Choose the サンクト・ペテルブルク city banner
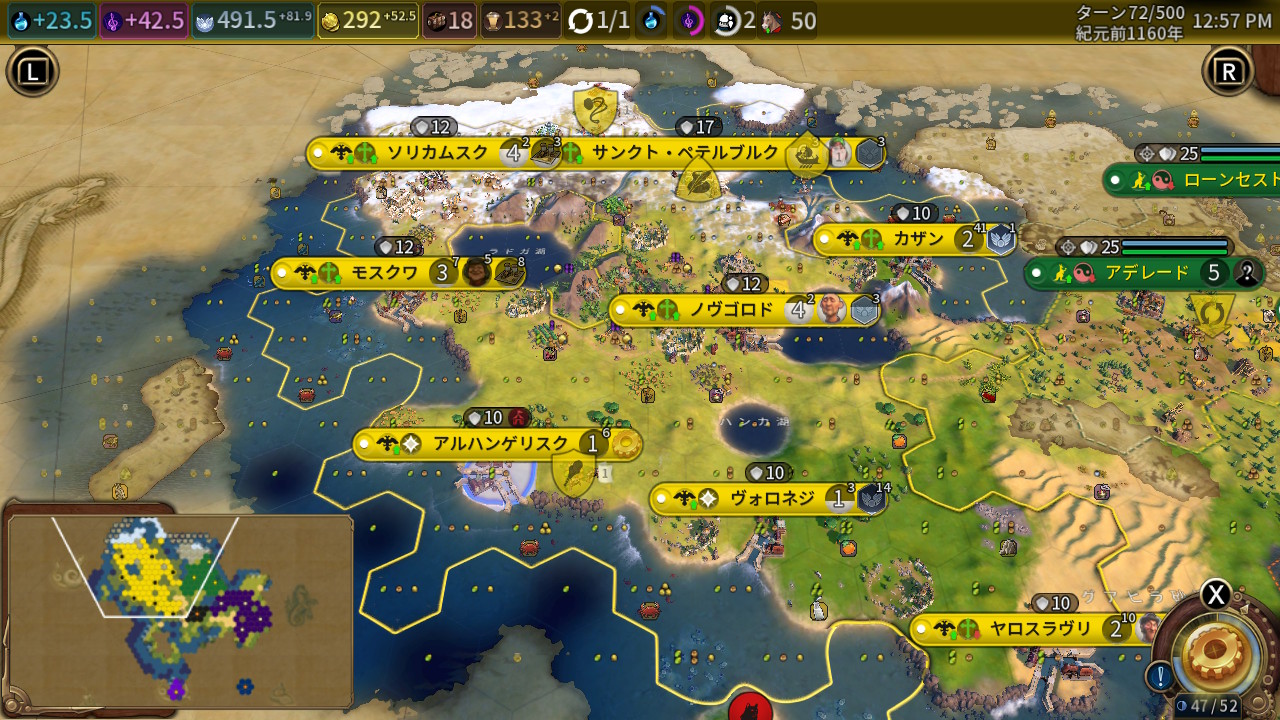The height and width of the screenshot is (720, 1280). [x=685, y=153]
